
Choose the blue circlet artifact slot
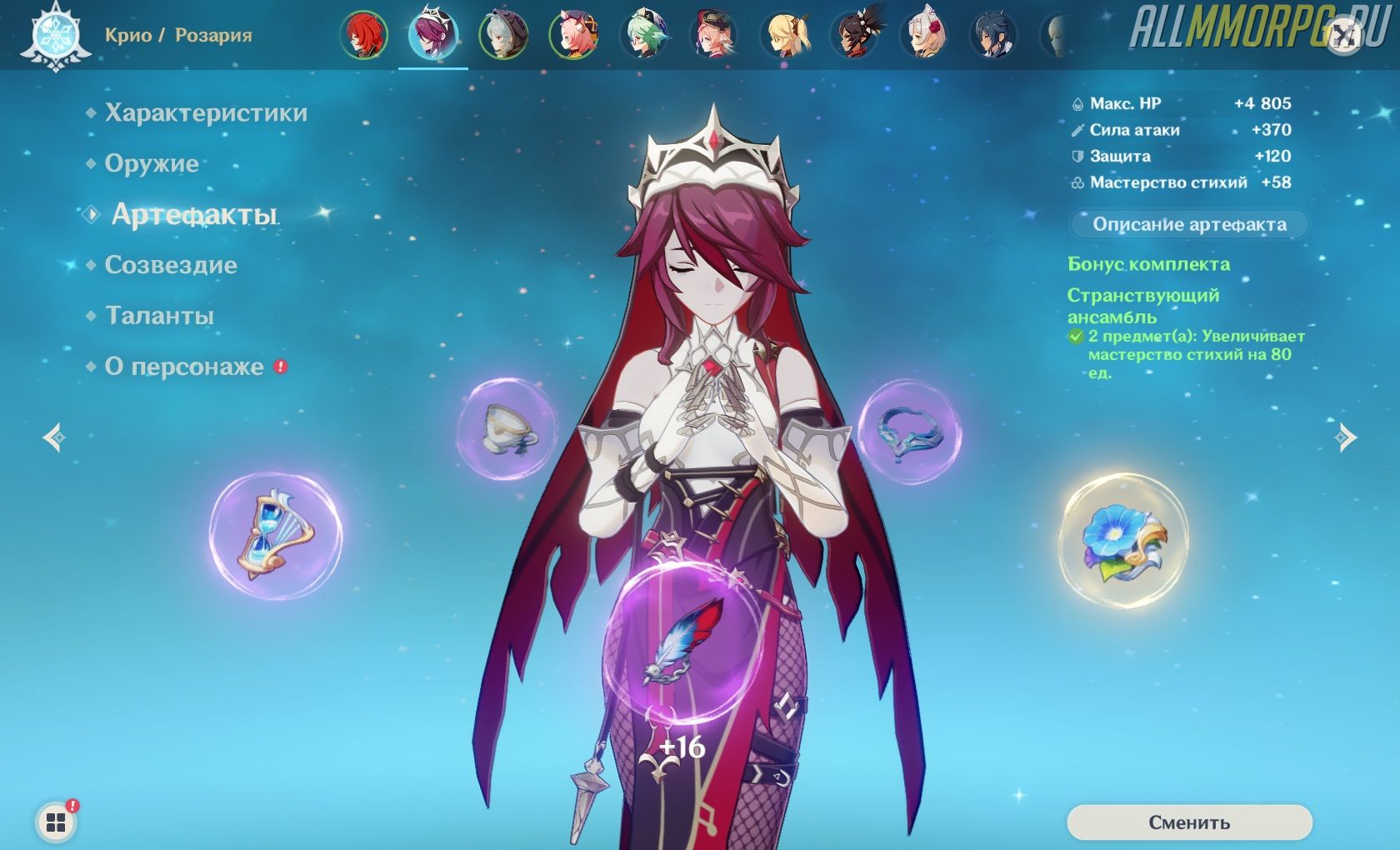click(x=909, y=431)
